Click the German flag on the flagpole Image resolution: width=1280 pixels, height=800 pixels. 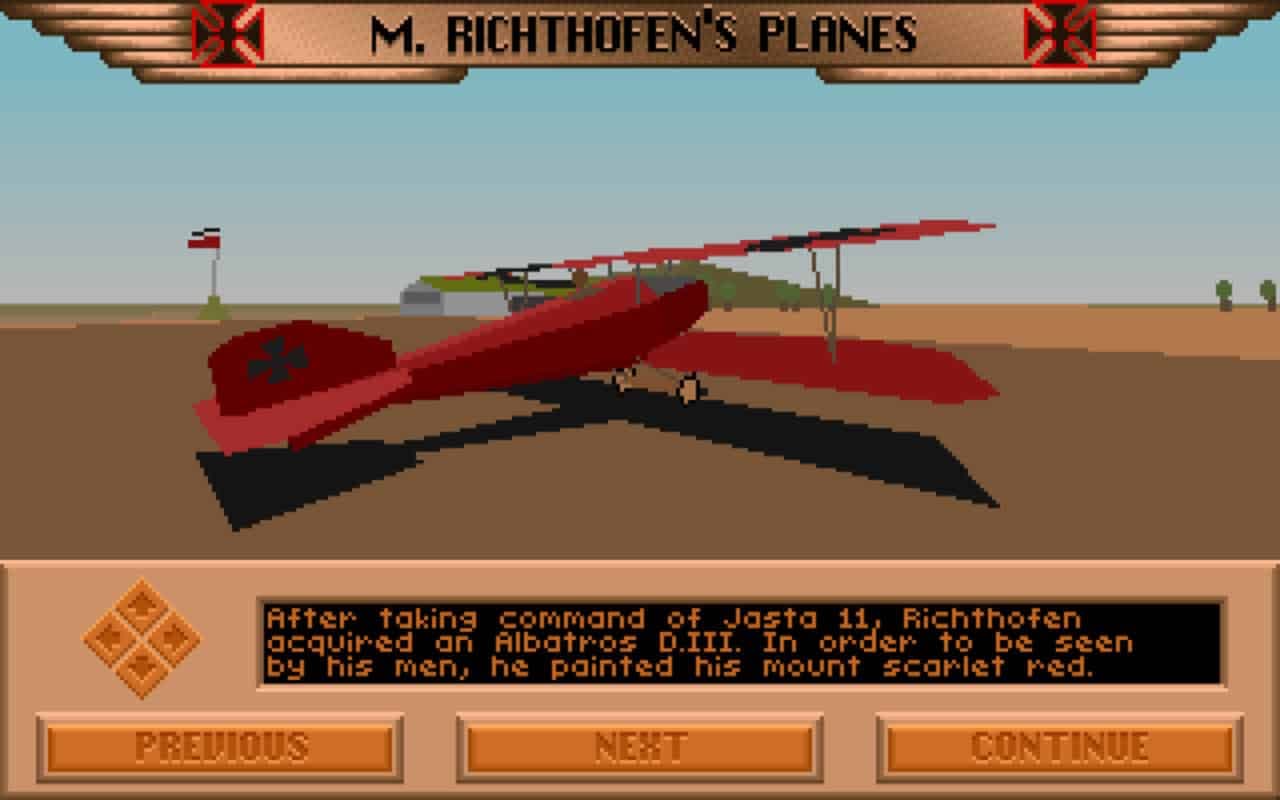click(x=205, y=236)
